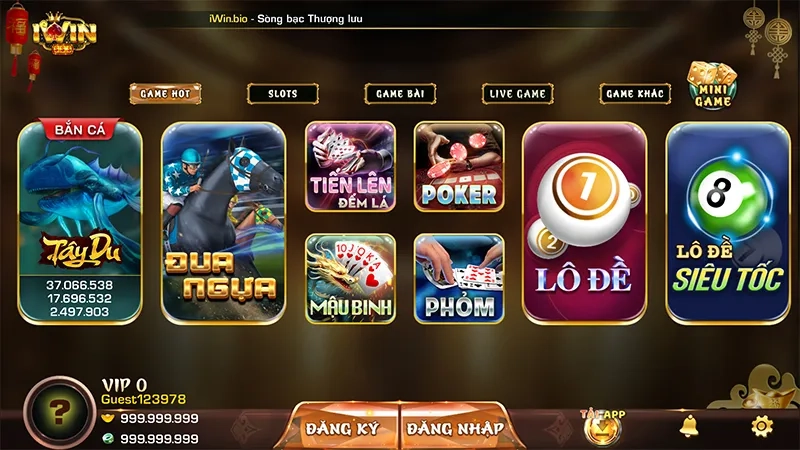Click the Đăng Ký register button

(343, 428)
